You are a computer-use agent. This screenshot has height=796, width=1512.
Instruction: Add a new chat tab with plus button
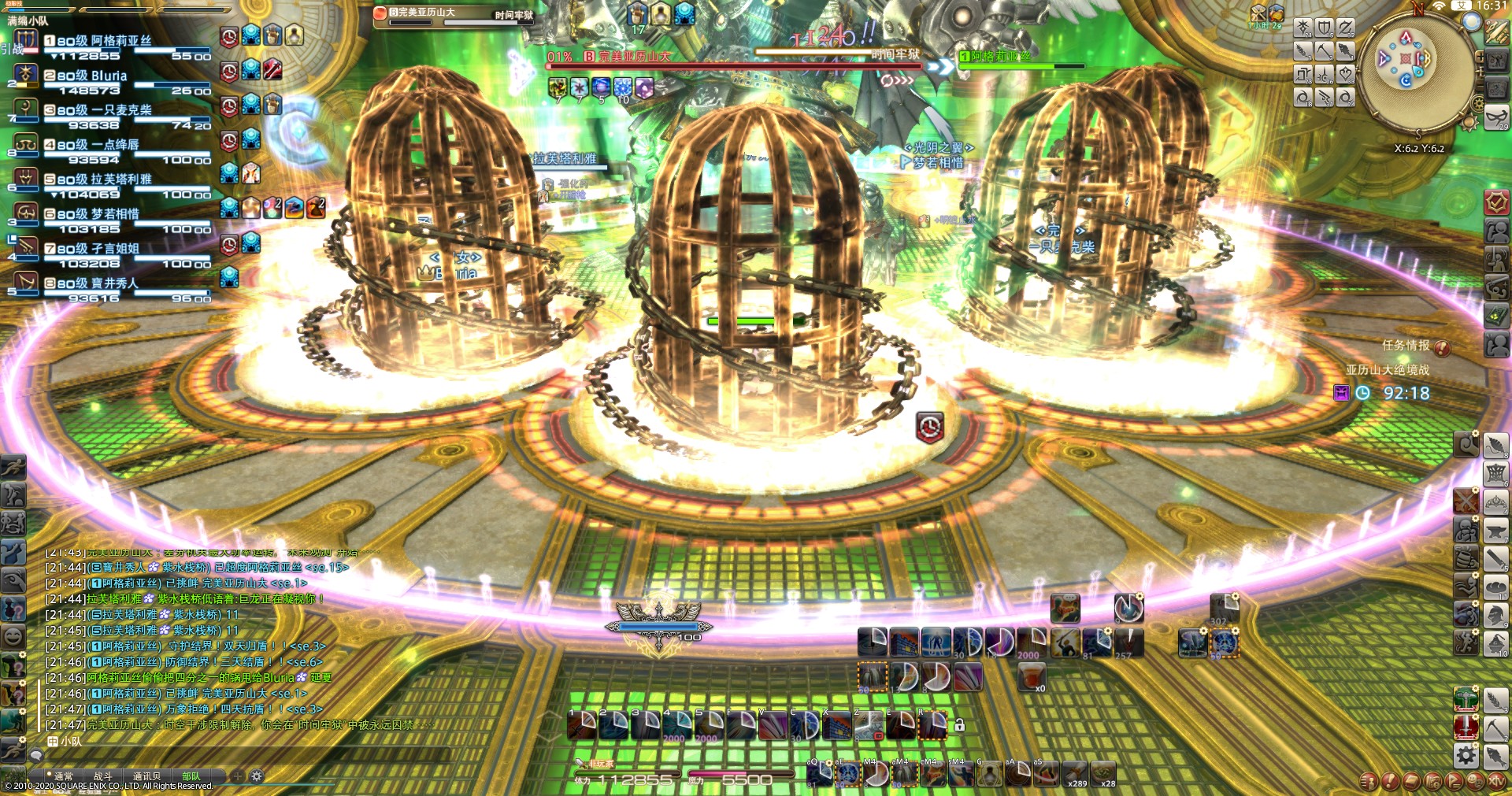pos(237,776)
